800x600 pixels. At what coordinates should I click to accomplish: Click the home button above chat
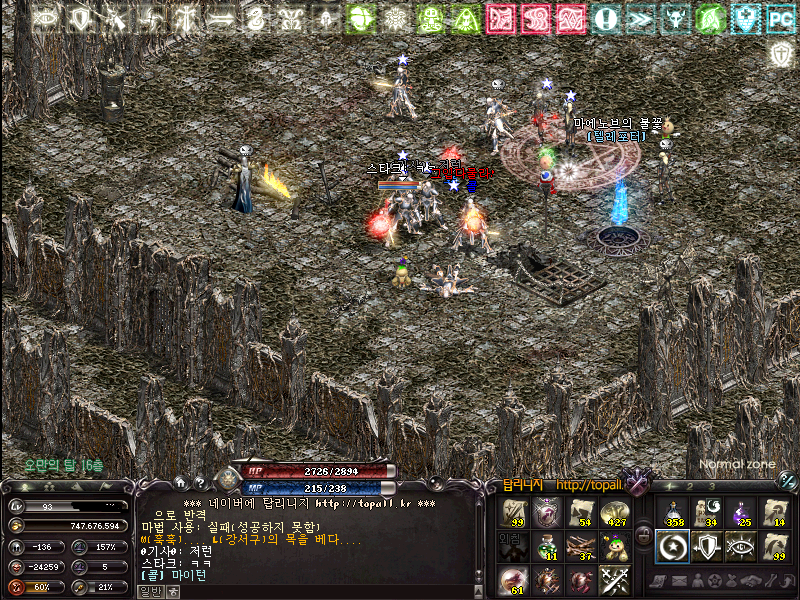(x=179, y=482)
